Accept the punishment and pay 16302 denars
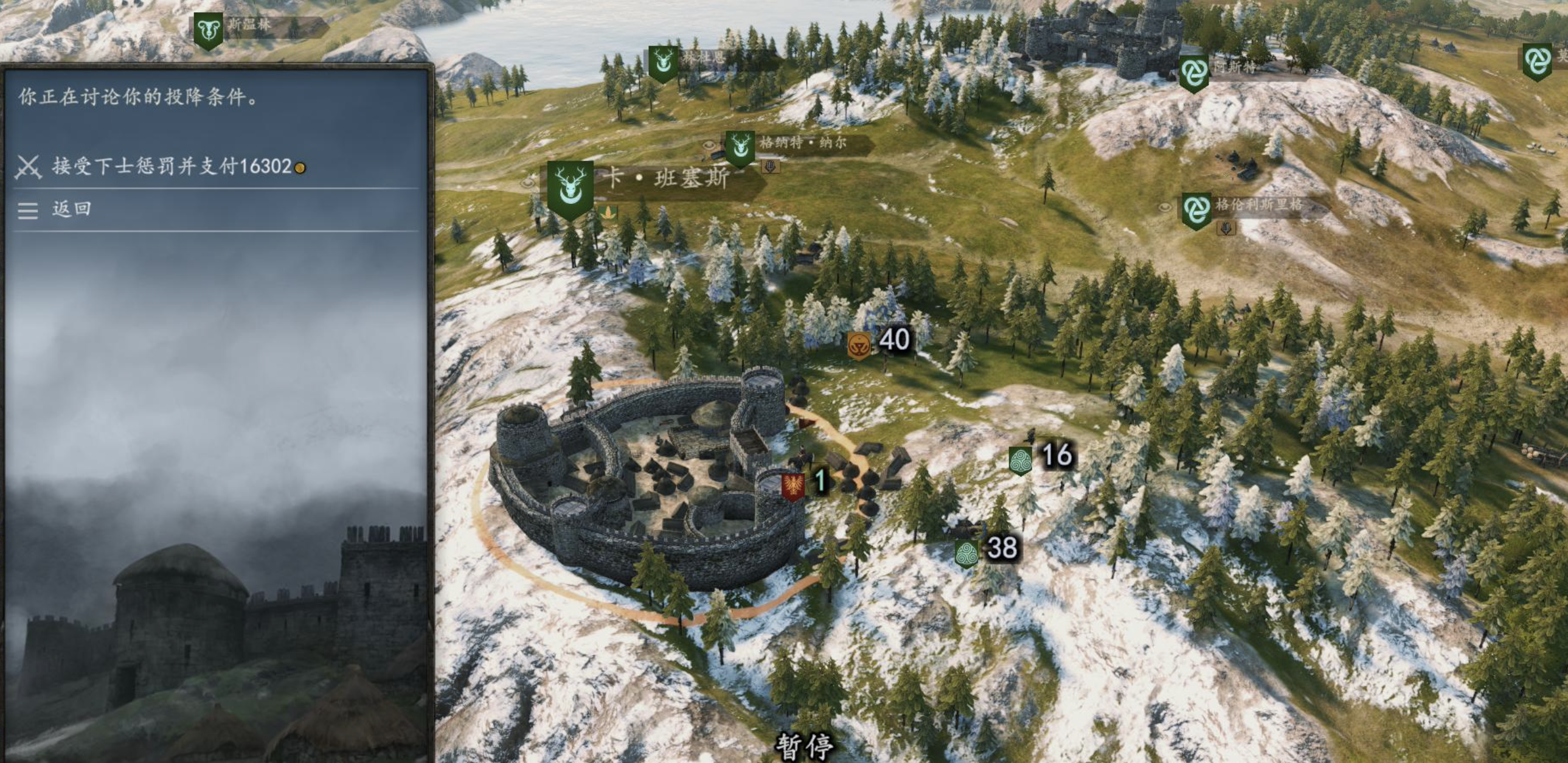This screenshot has width=1568, height=763. click(172, 166)
